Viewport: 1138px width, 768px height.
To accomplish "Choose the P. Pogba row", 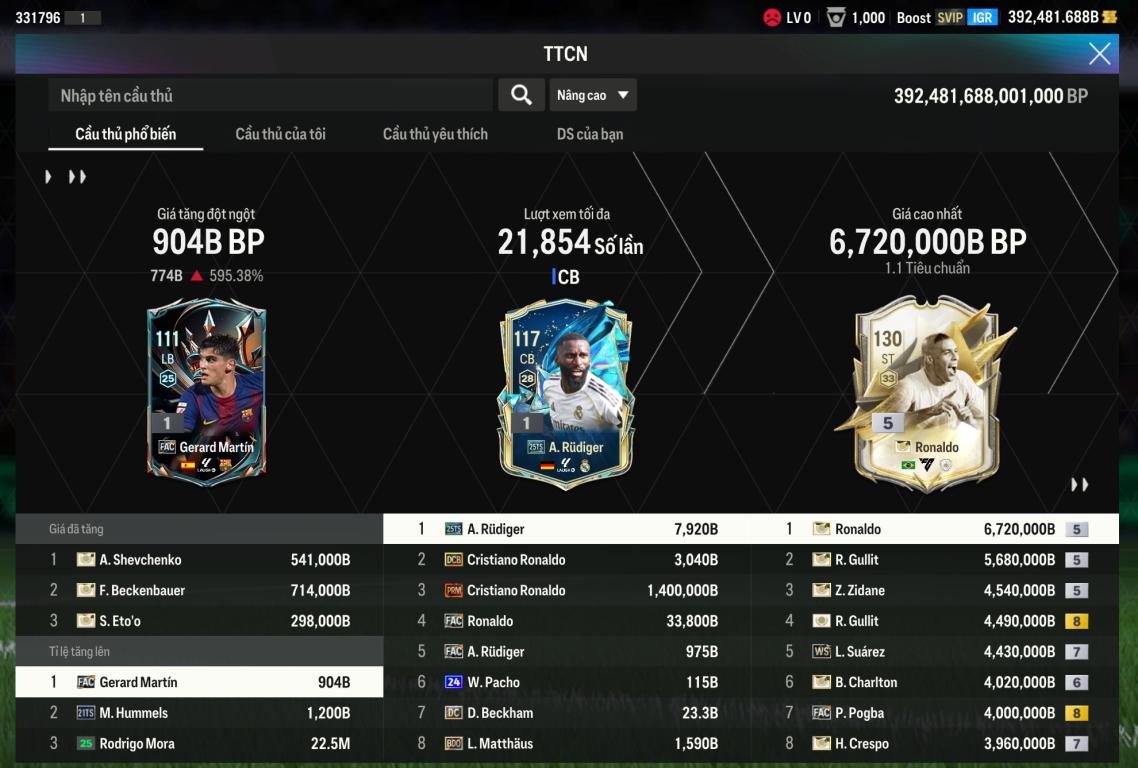I will click(935, 714).
